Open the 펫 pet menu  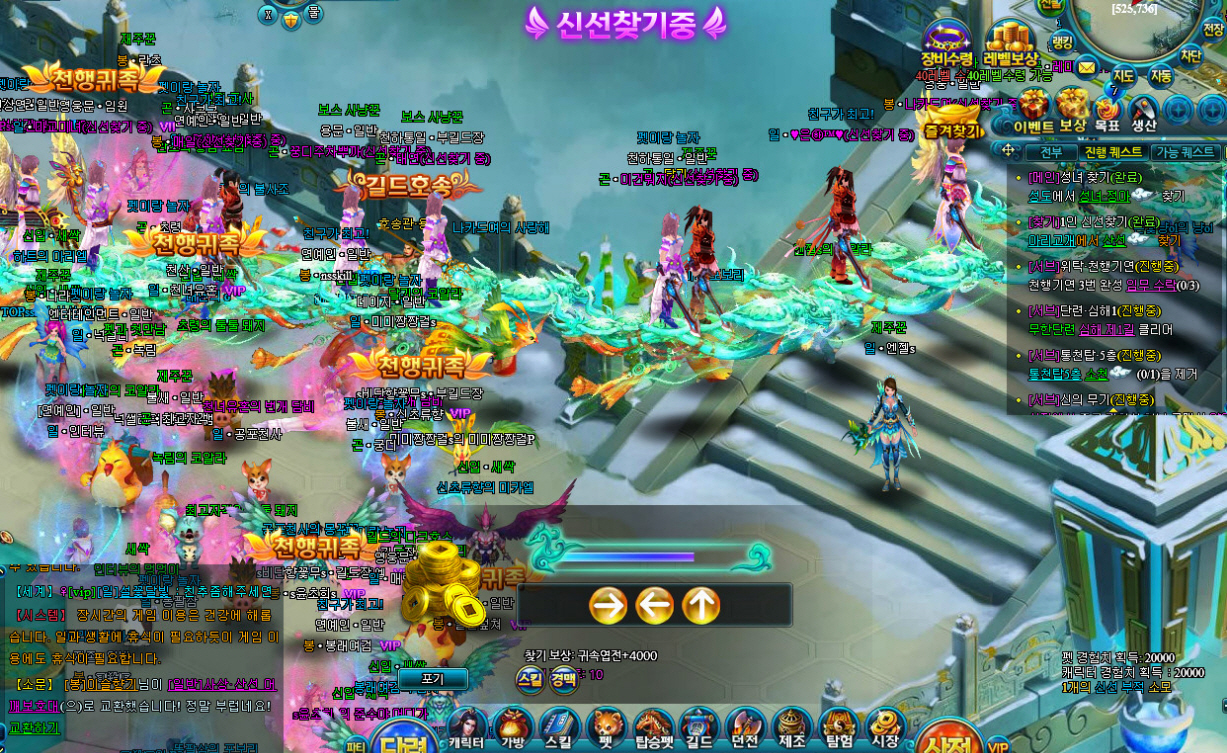[606, 728]
